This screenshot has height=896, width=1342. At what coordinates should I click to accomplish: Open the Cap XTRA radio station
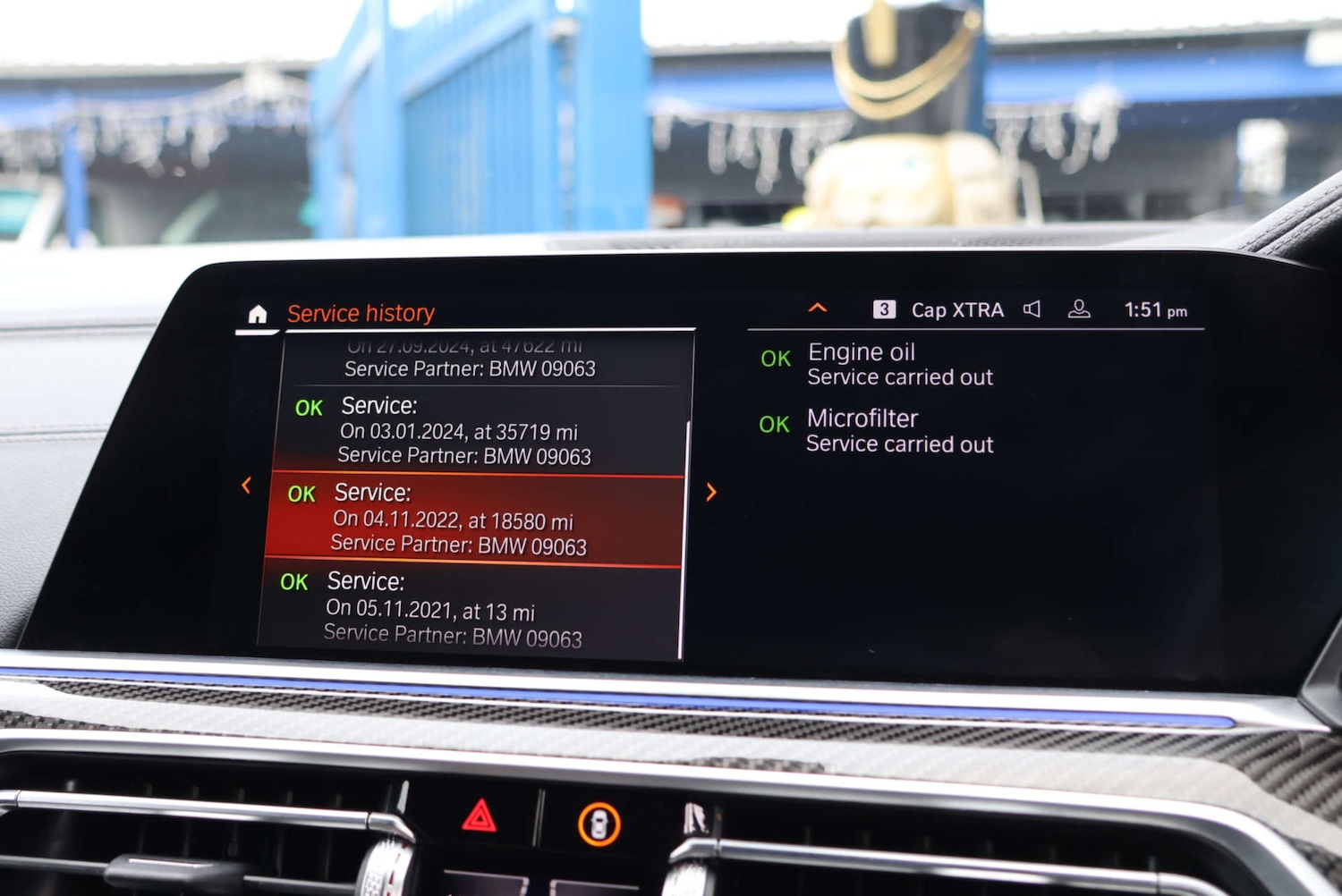pyautogui.click(x=956, y=309)
